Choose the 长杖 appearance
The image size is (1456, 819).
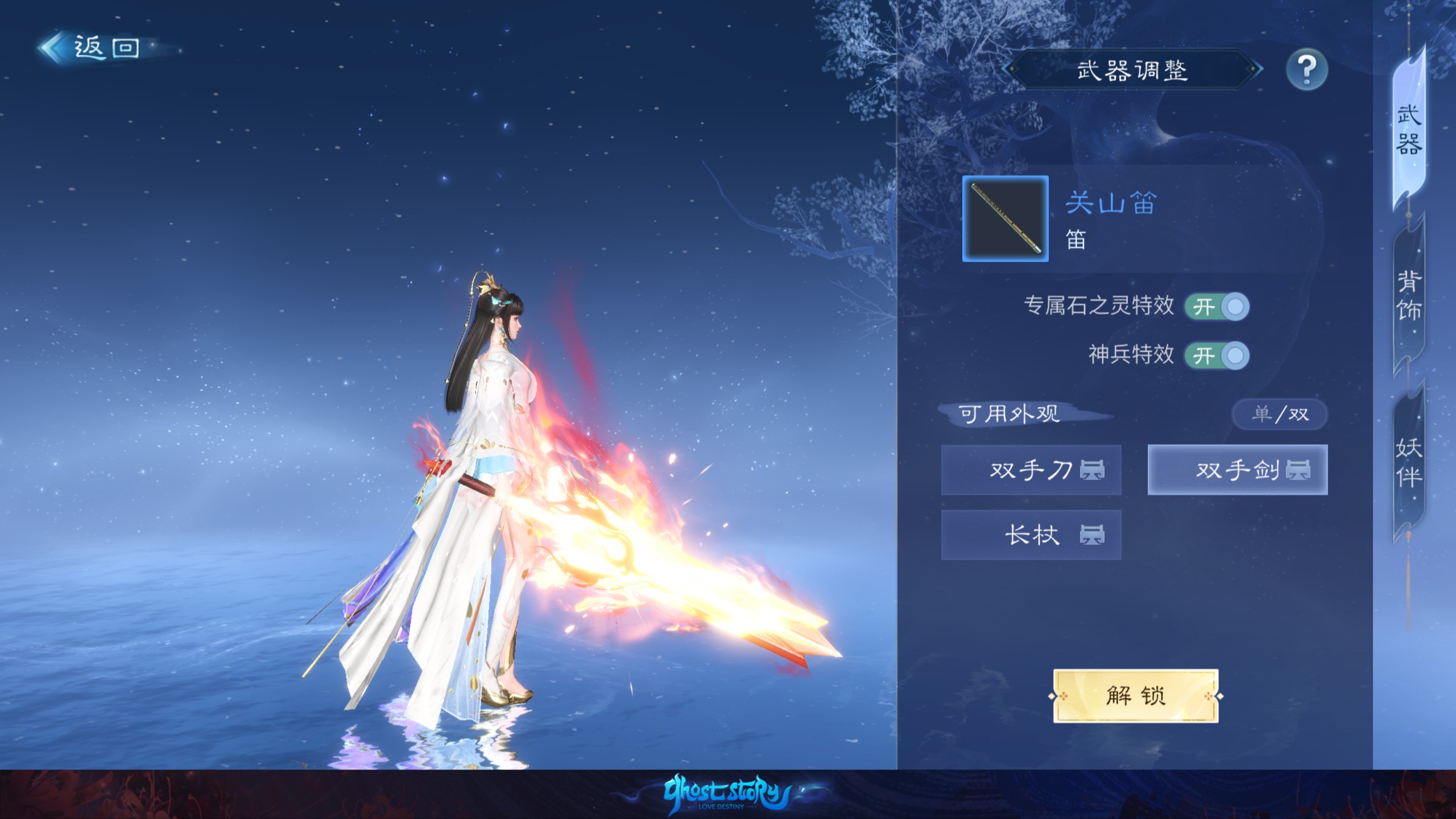click(x=1031, y=535)
